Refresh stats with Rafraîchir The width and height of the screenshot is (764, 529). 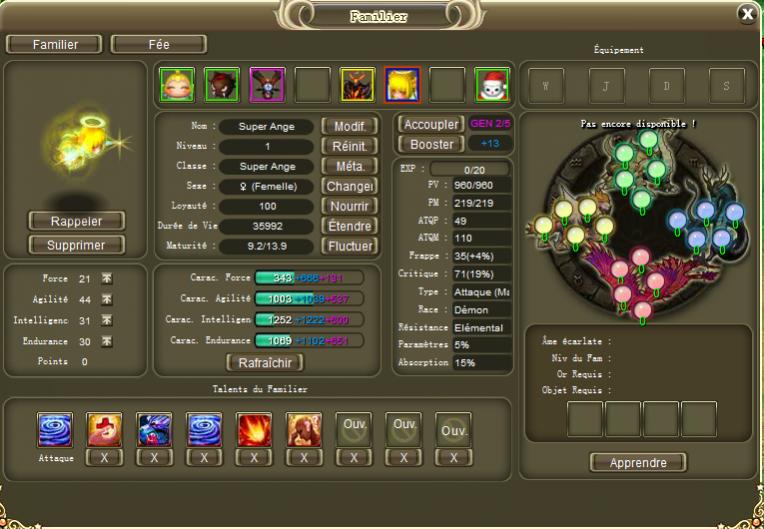[x=265, y=362]
